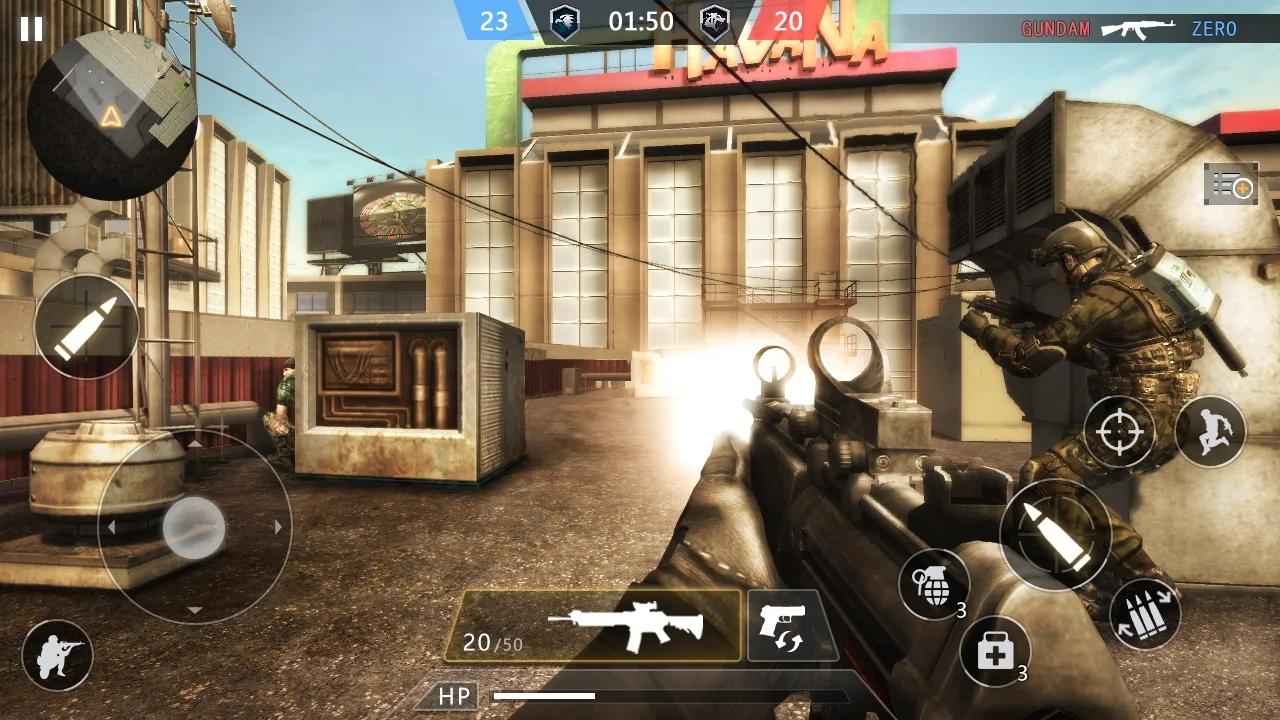The height and width of the screenshot is (720, 1280).
Task: Open the quick list panel with plus icon
Action: [1228, 185]
